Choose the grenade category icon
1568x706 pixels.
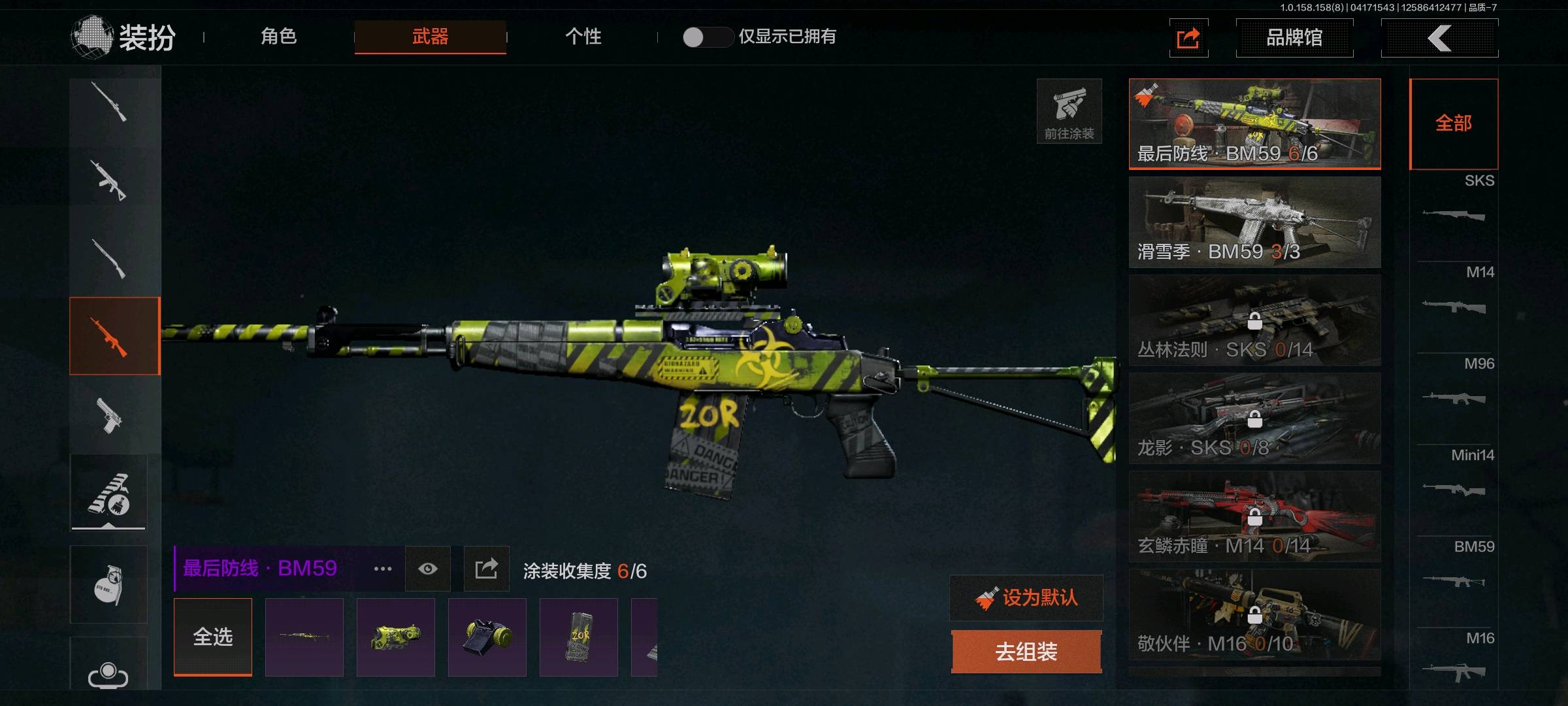click(109, 584)
